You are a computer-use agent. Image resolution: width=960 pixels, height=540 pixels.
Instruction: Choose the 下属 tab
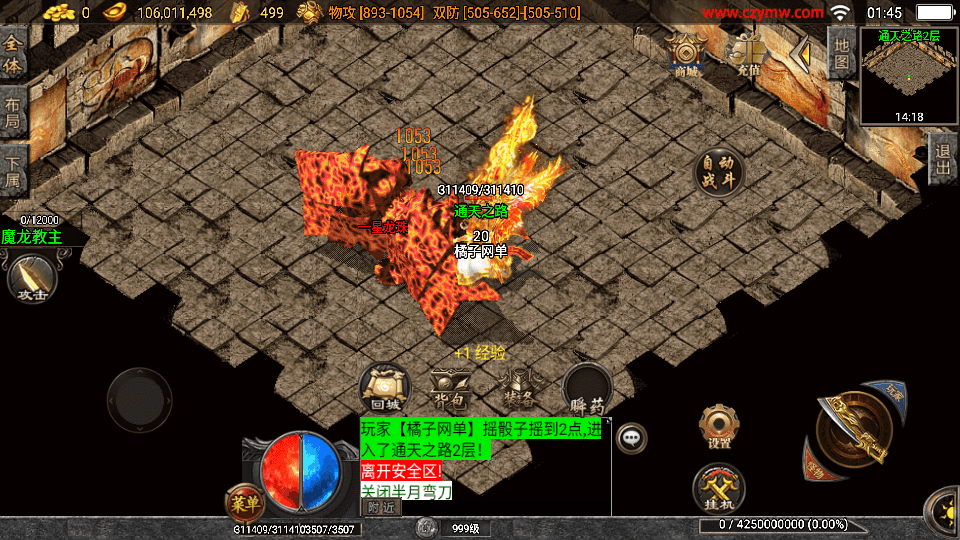(x=13, y=170)
